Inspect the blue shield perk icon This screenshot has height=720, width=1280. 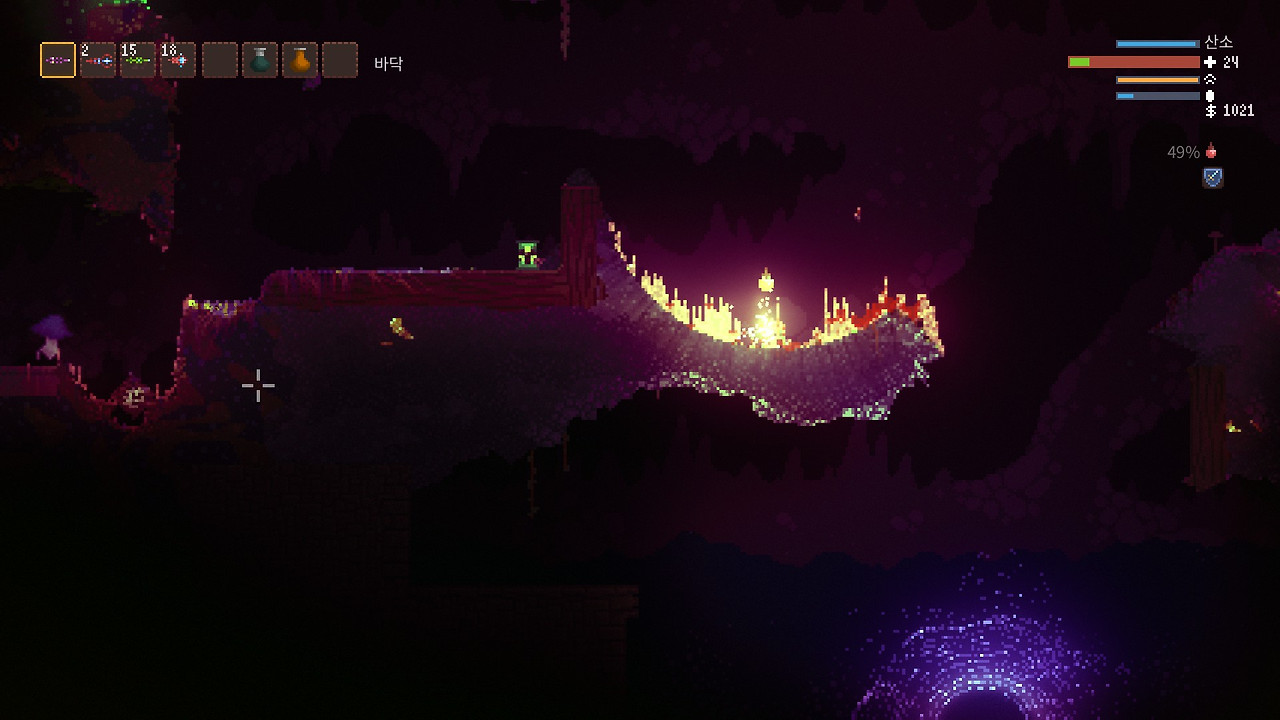[x=1213, y=178]
